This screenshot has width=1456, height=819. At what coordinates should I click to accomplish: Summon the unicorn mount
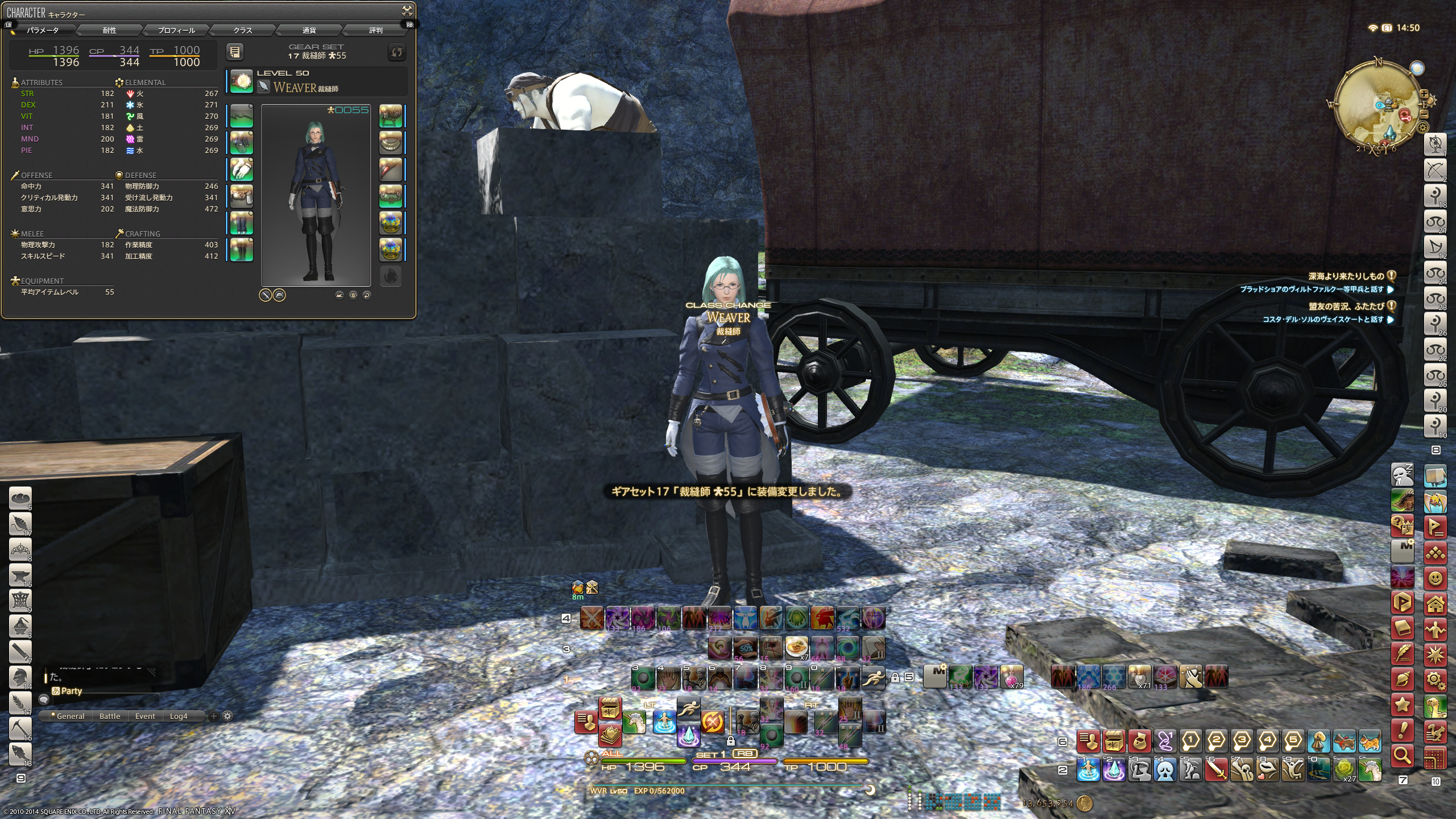[634, 723]
